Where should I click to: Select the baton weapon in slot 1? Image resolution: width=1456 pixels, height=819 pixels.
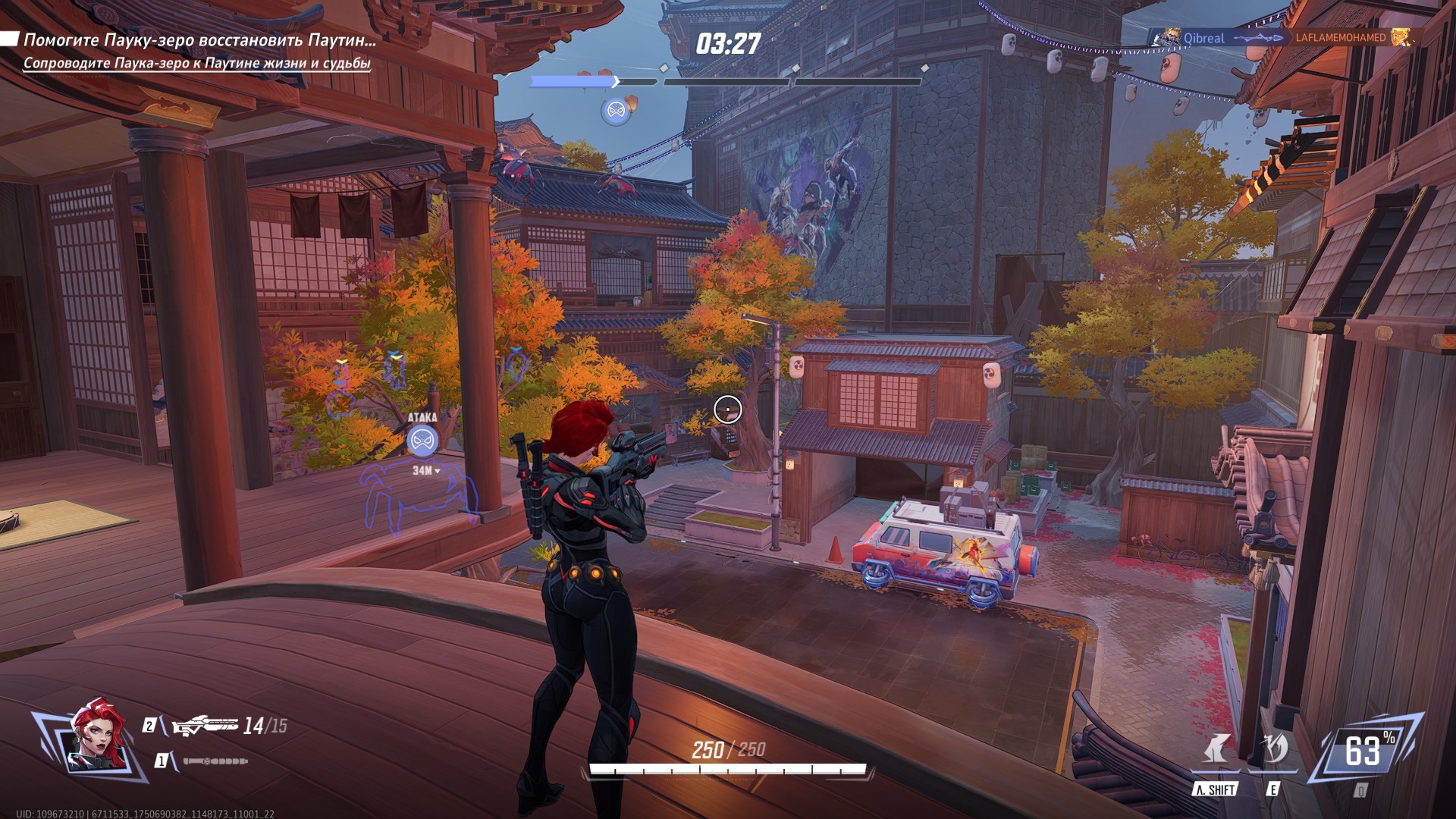click(215, 761)
